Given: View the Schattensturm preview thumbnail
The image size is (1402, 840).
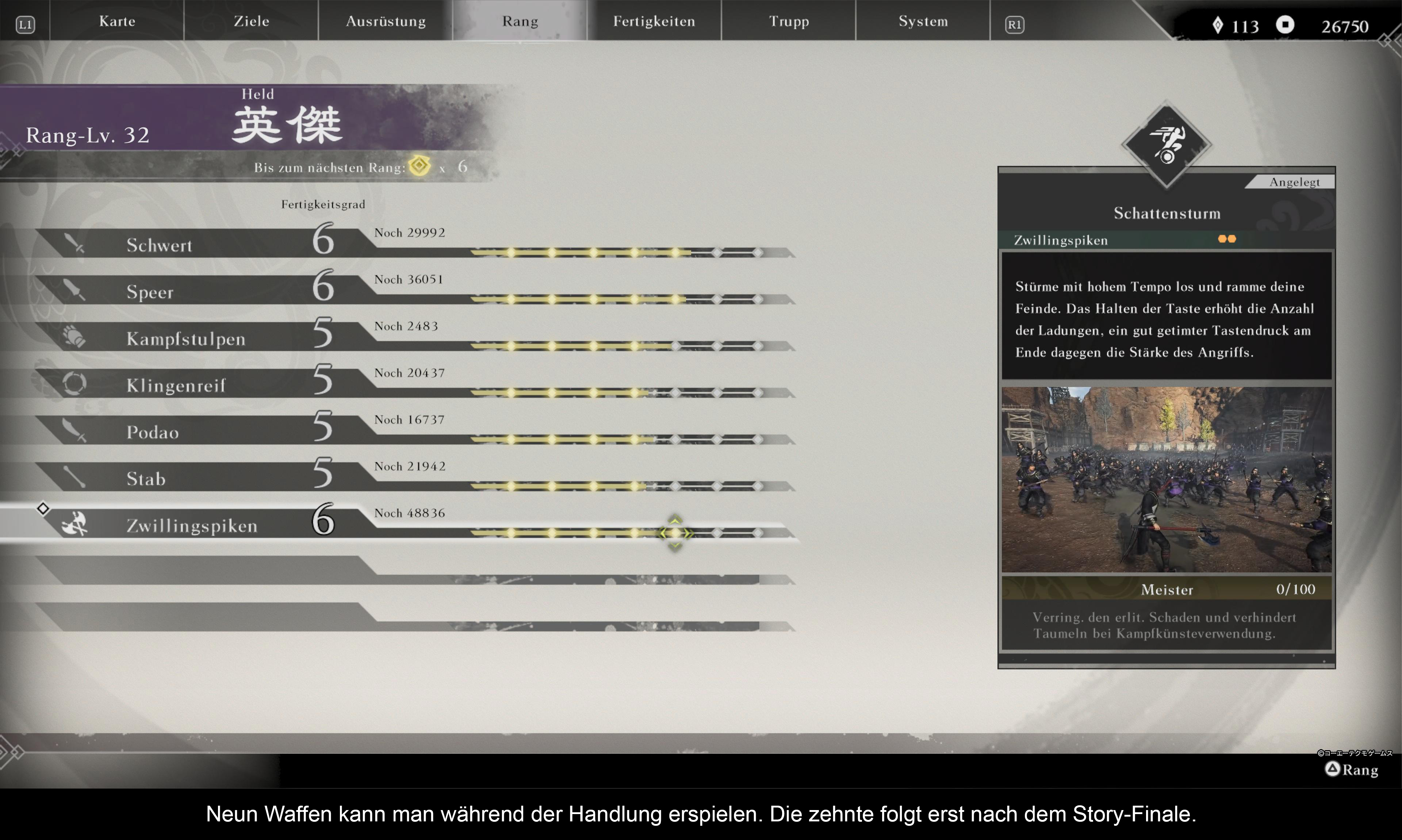Looking at the screenshot, I should coord(1166,479).
